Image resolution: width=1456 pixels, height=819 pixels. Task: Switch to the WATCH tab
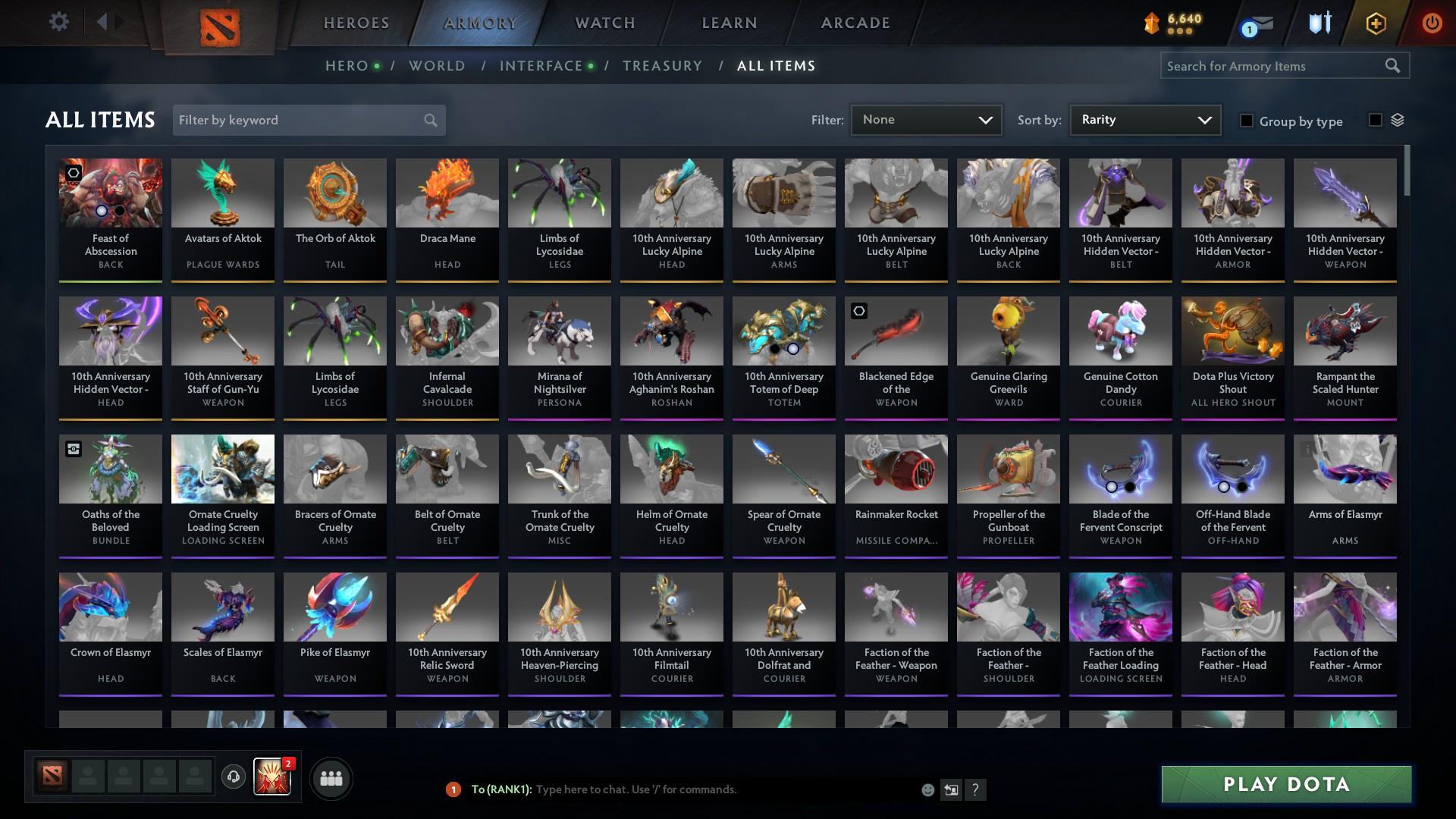[604, 23]
